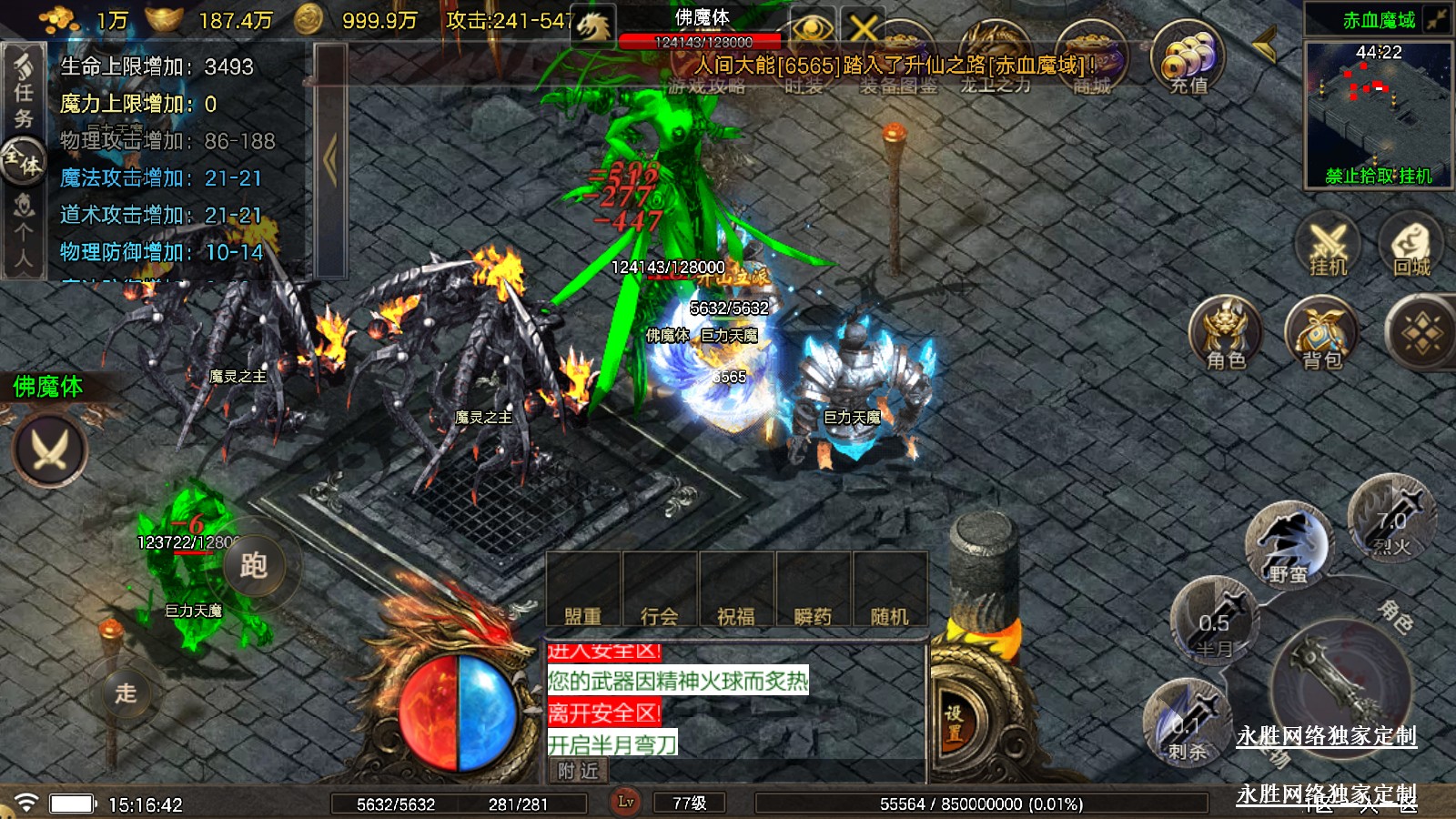
Task: Switch movement to 走 walk mode
Action: pos(126,693)
